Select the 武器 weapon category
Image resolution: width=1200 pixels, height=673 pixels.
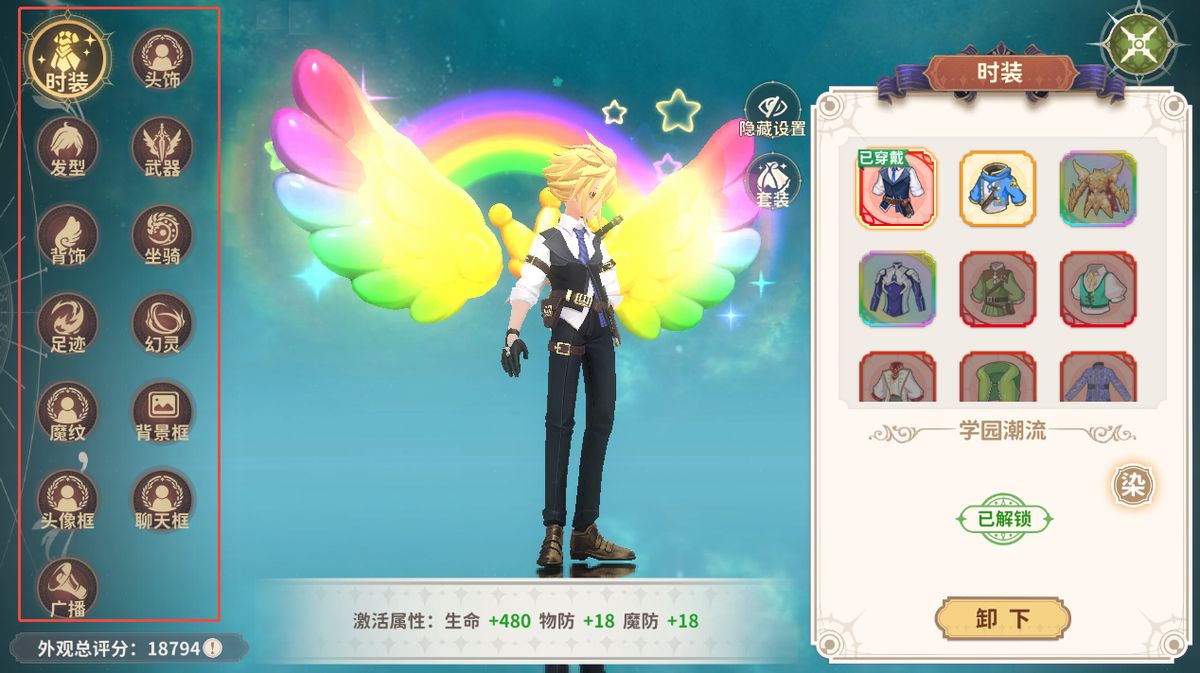pos(162,147)
